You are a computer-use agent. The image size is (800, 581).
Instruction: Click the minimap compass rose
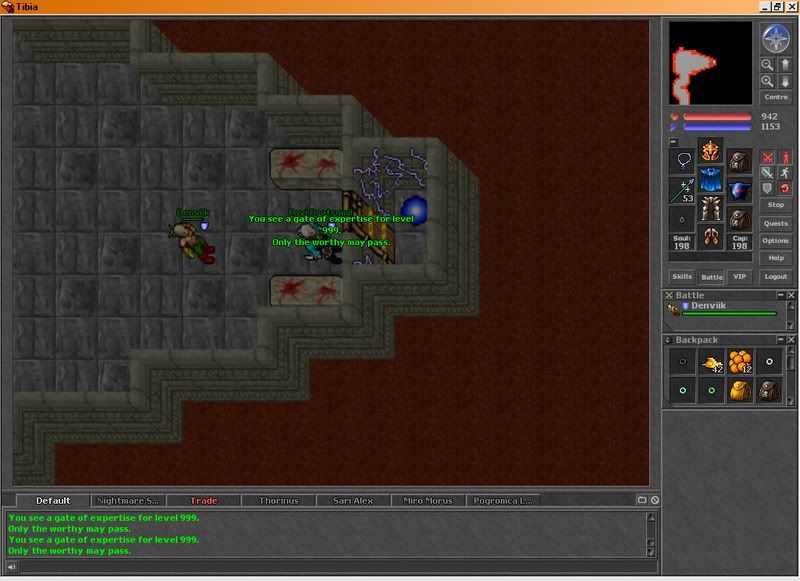coord(776,39)
